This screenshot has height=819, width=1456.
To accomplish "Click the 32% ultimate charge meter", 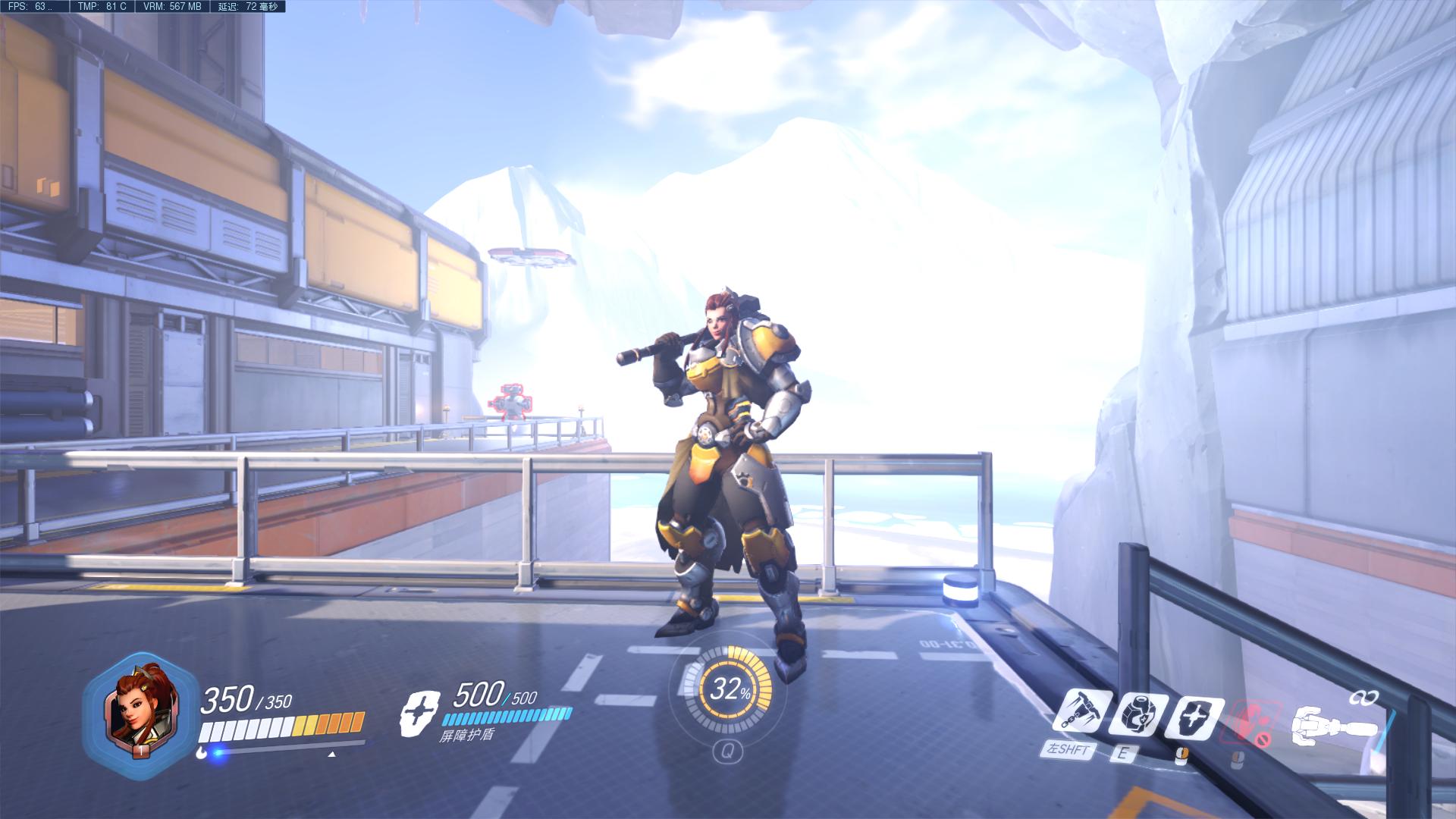I will [x=729, y=690].
